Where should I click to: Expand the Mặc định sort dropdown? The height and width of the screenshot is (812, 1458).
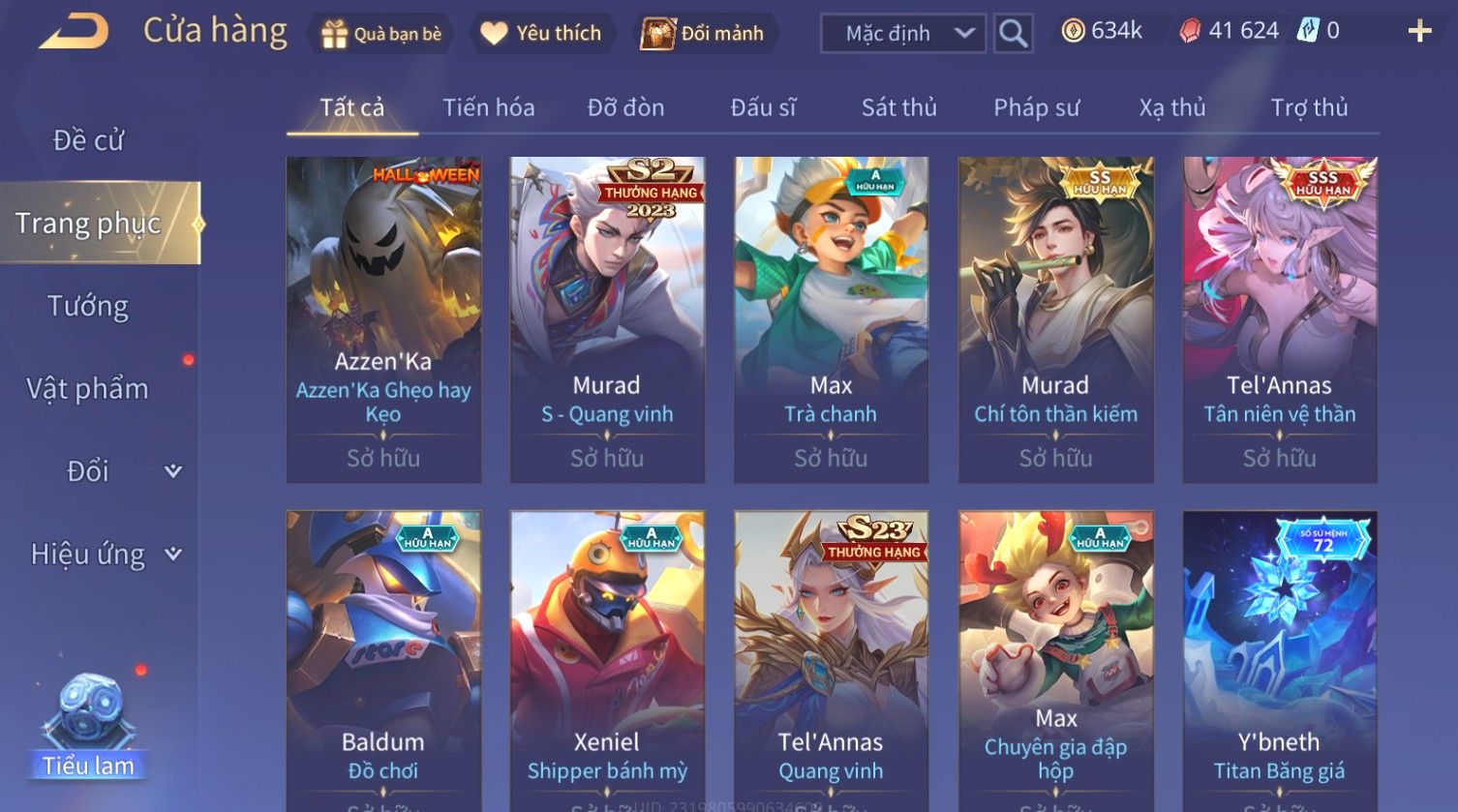tap(902, 34)
